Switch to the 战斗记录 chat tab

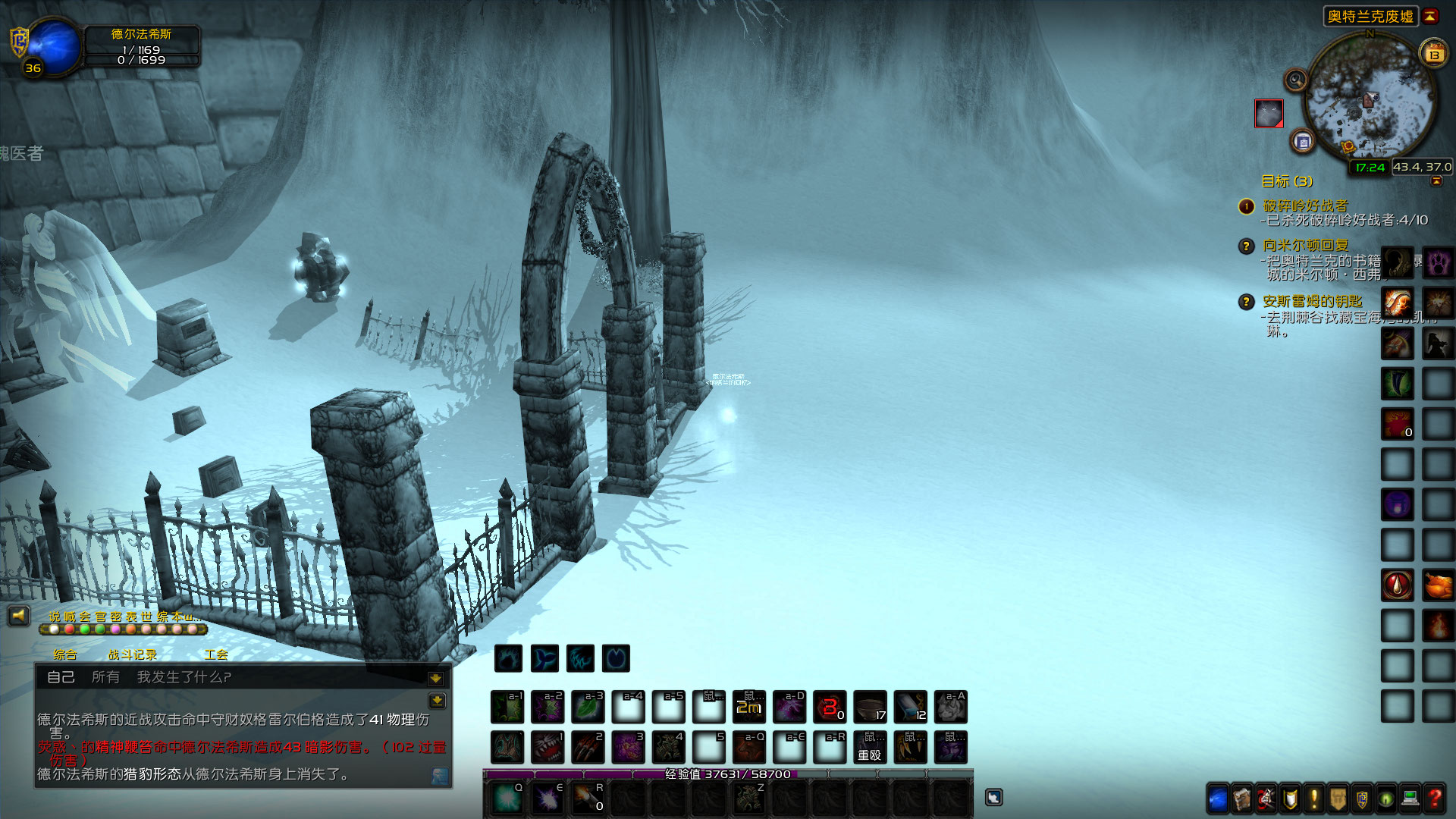133,653
